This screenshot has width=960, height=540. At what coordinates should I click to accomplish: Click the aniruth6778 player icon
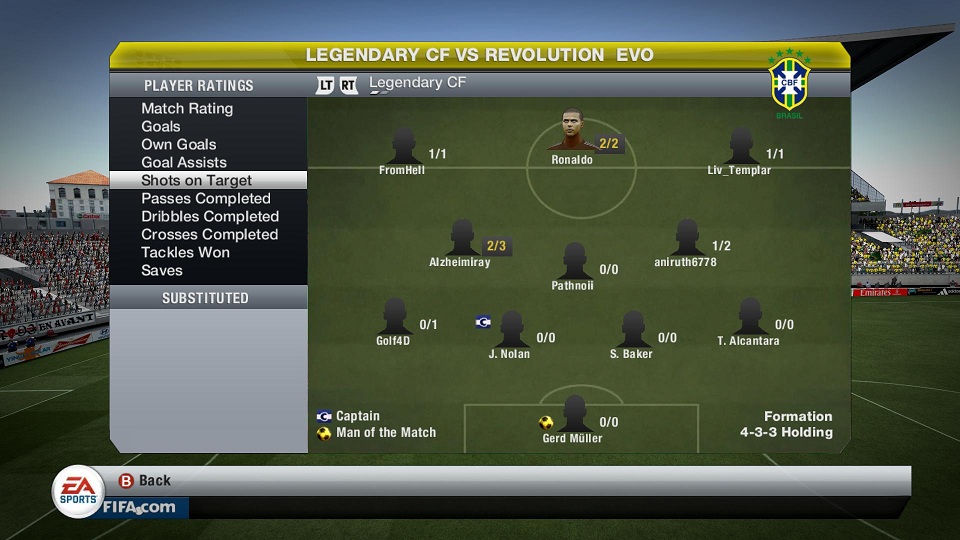click(686, 238)
